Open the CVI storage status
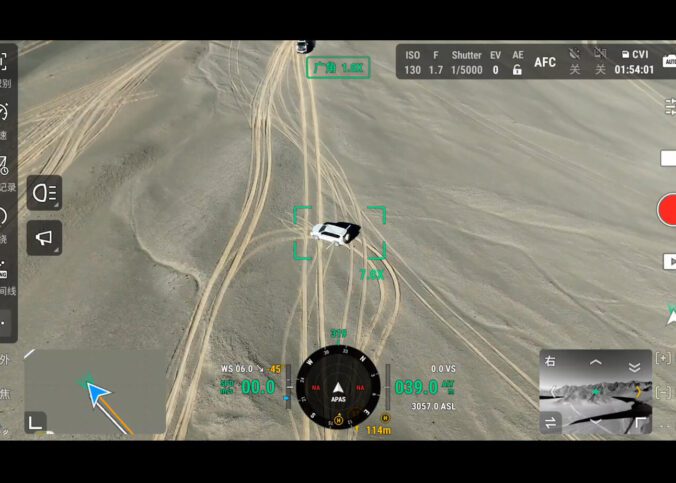 (x=634, y=55)
